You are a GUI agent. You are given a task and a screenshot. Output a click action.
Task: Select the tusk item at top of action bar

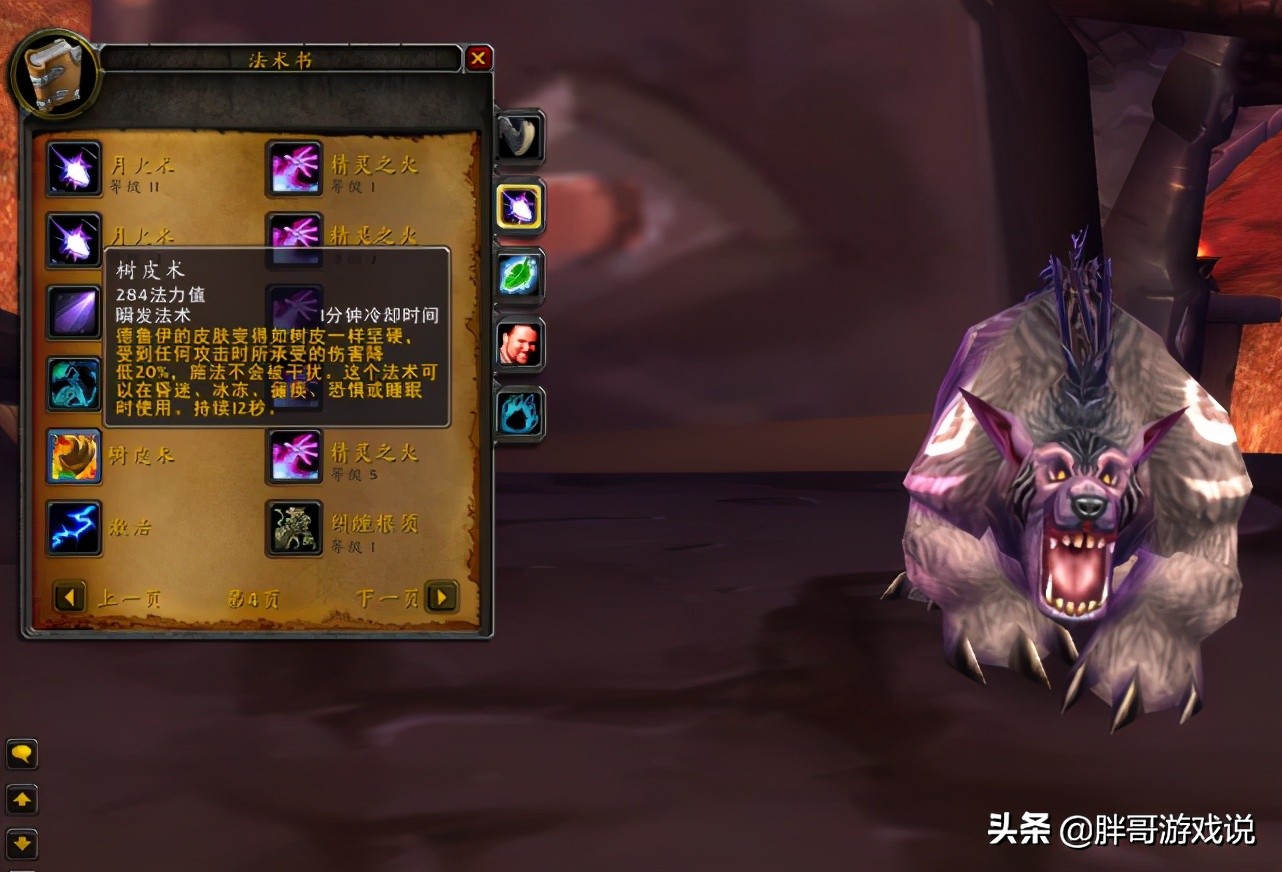[x=518, y=138]
